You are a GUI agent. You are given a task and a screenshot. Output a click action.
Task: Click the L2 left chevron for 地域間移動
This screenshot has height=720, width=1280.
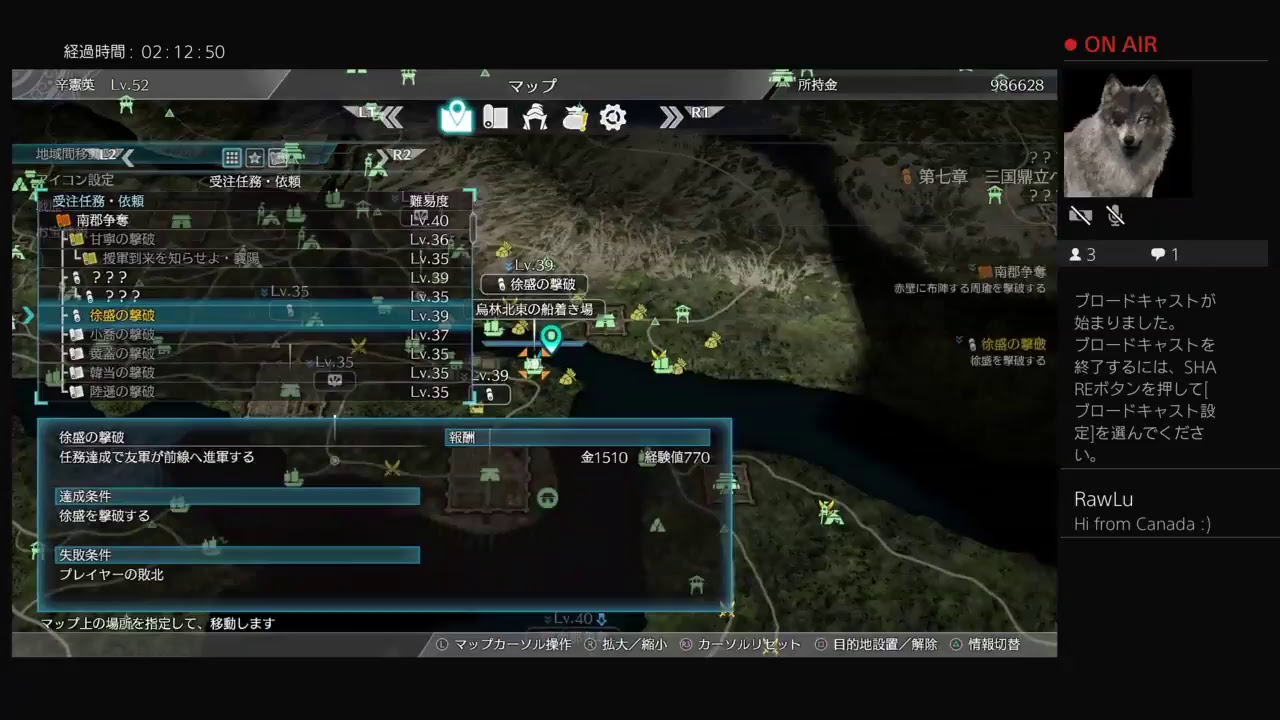(x=128, y=157)
